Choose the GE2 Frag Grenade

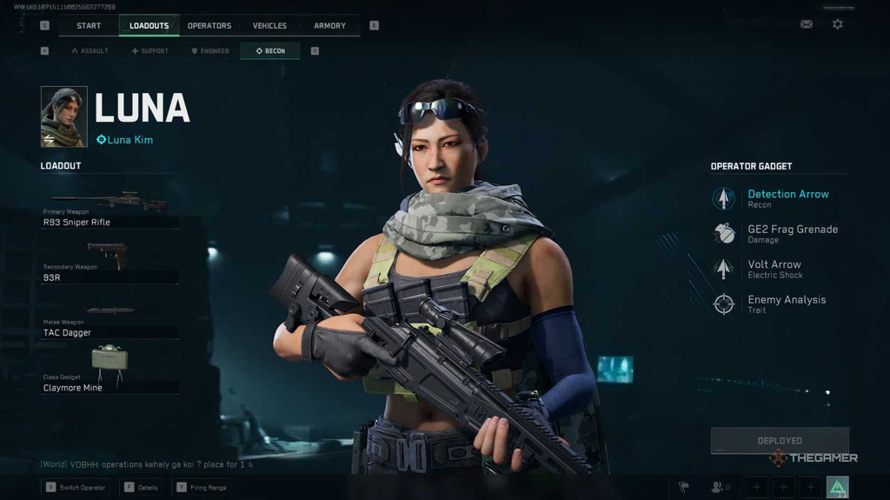(x=791, y=233)
